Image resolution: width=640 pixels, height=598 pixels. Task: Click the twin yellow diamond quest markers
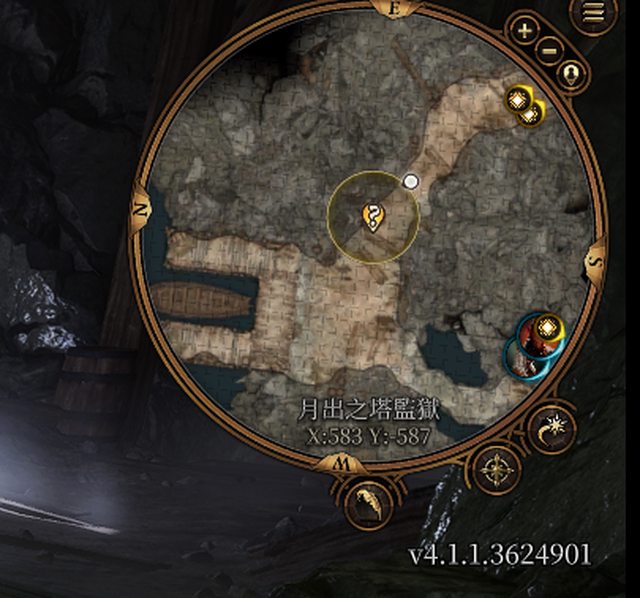tap(523, 105)
